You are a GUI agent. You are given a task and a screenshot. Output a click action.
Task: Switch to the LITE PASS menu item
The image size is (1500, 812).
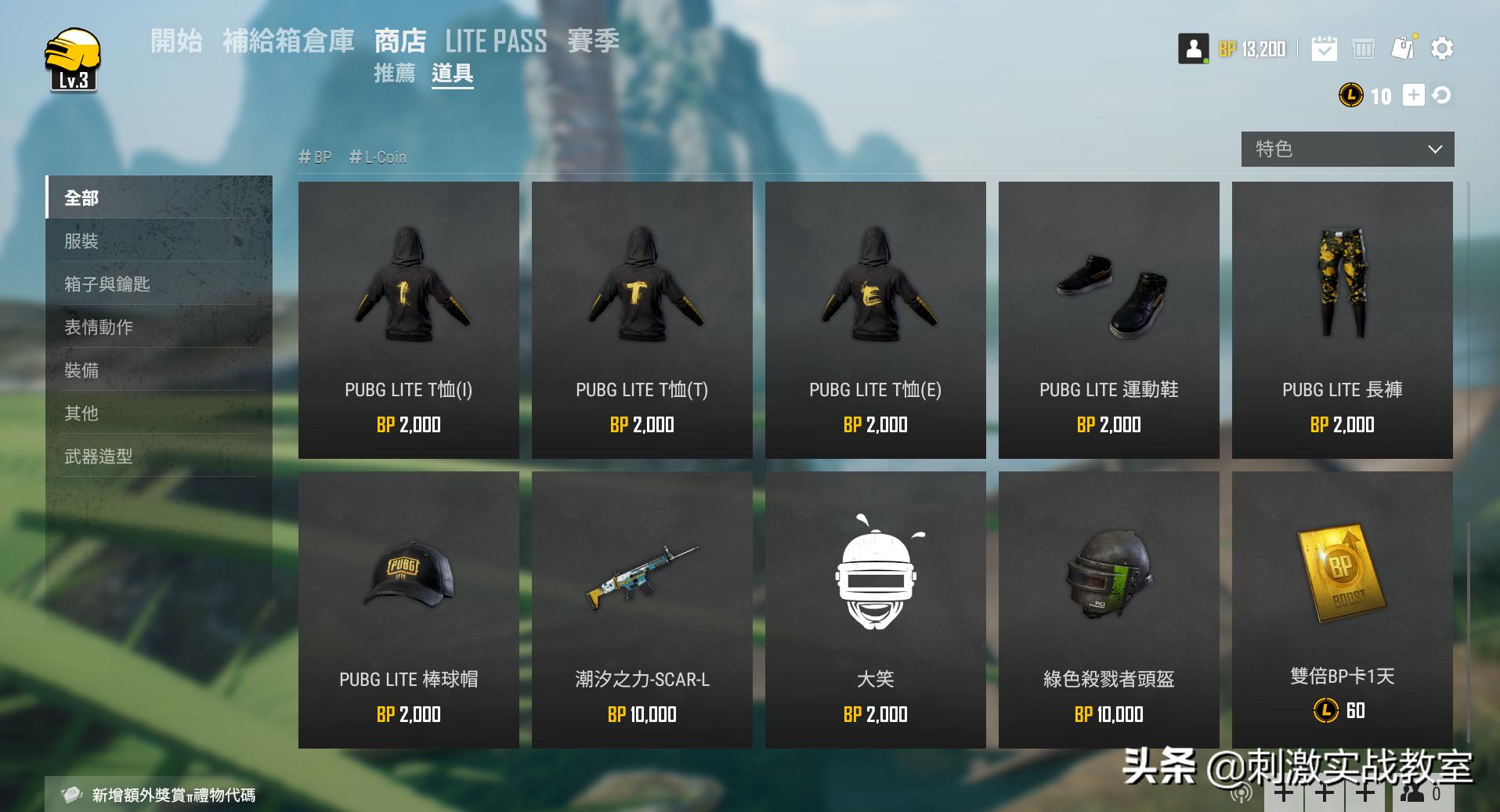[x=495, y=41]
